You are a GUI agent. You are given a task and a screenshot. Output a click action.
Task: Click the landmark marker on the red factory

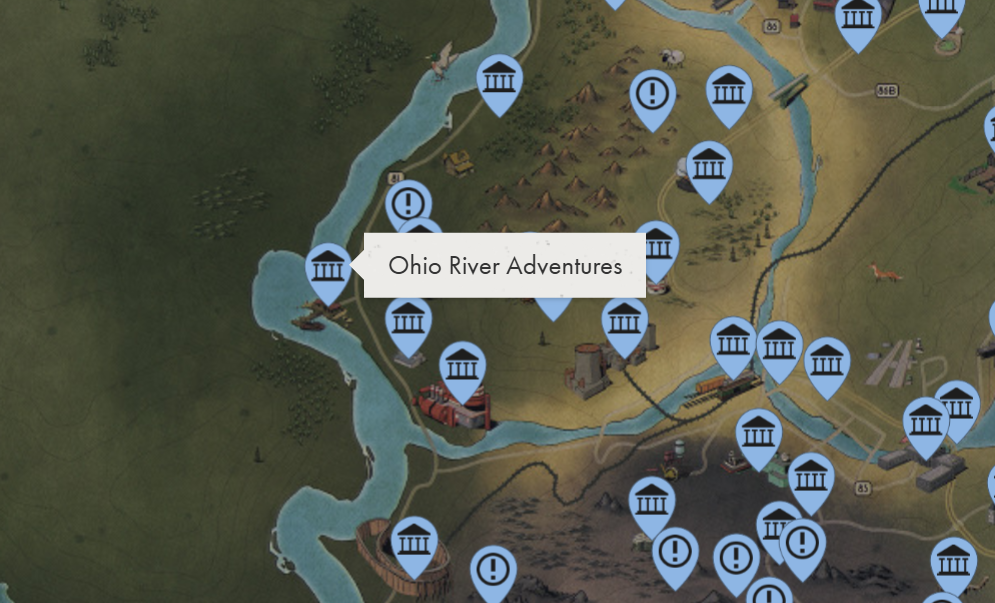point(462,367)
